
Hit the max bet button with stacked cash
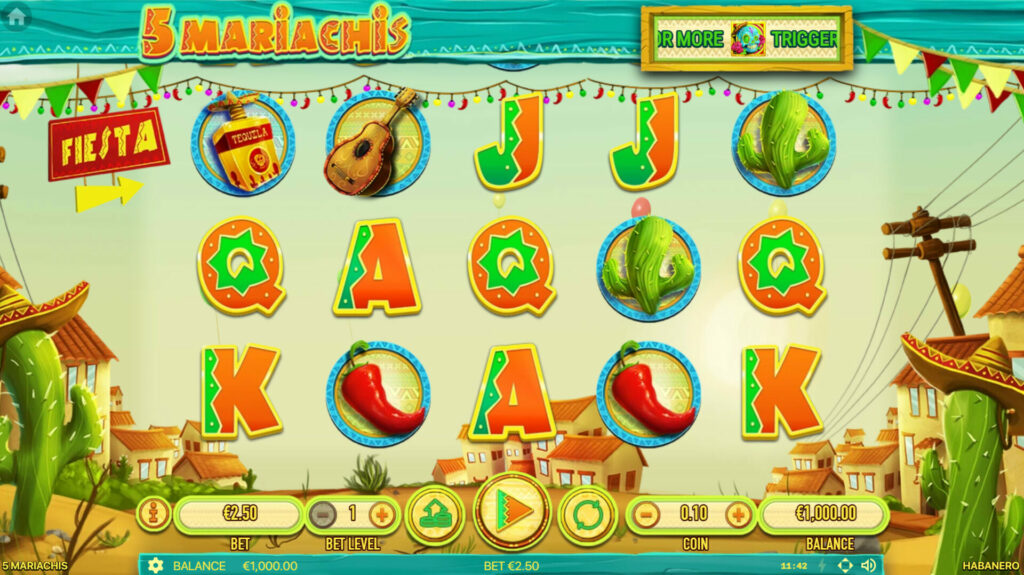pos(435,514)
